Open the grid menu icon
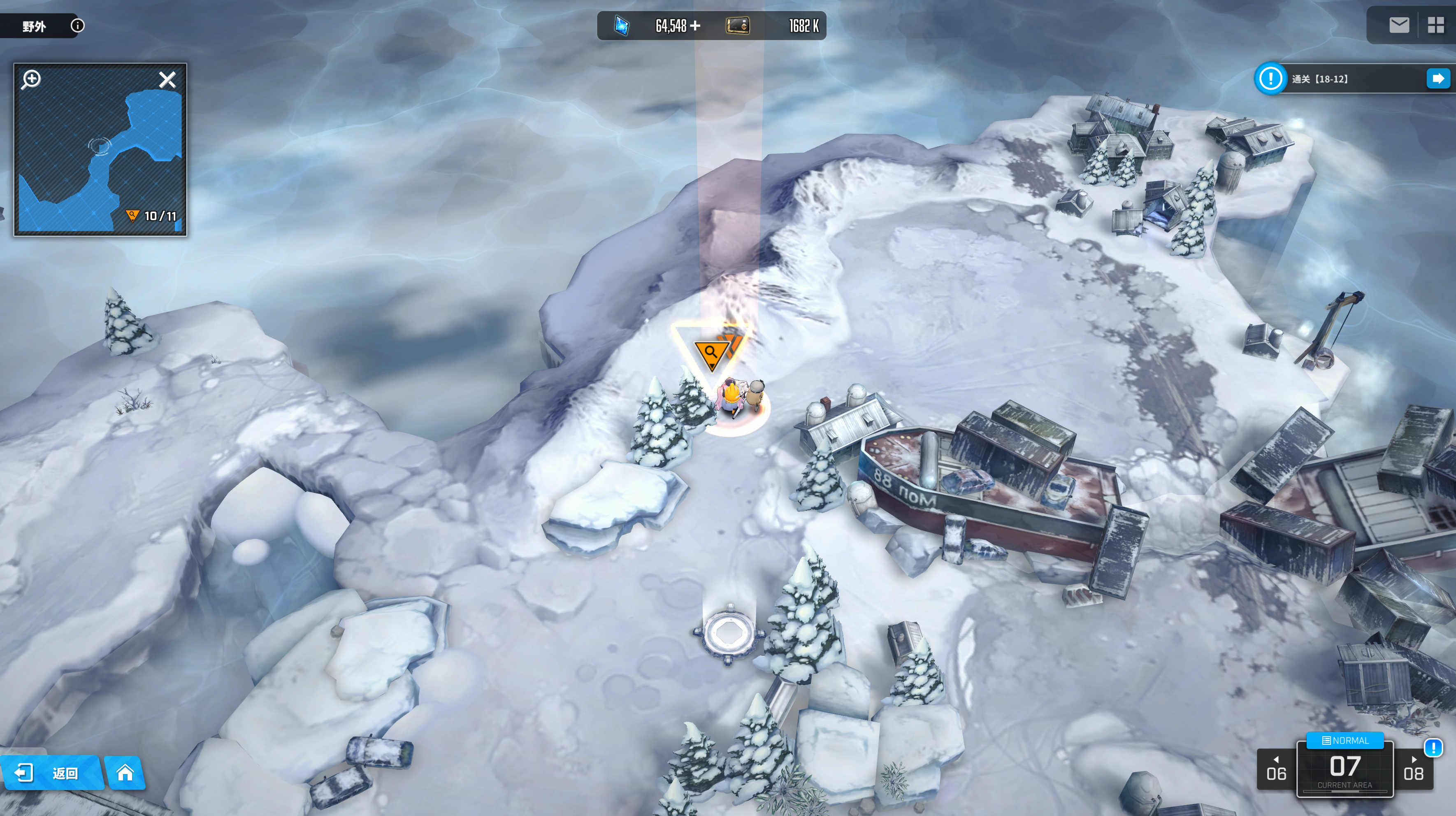Image resolution: width=1456 pixels, height=816 pixels. 1436,25
